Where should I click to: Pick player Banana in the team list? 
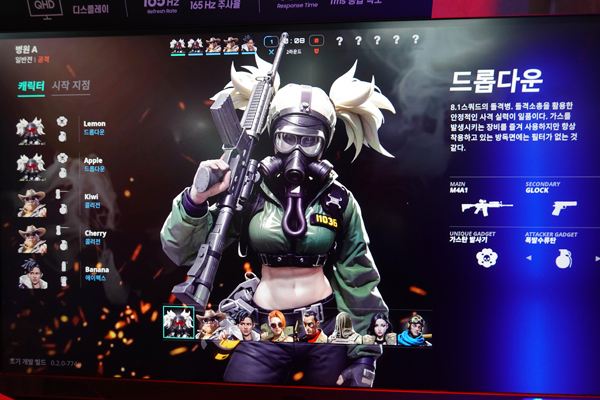pos(60,273)
